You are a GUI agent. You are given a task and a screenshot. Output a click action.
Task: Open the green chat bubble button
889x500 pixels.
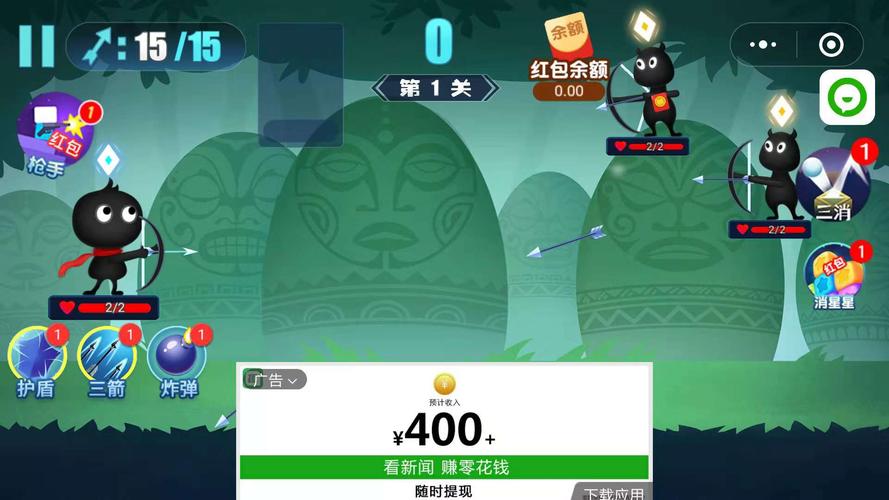coord(847,98)
